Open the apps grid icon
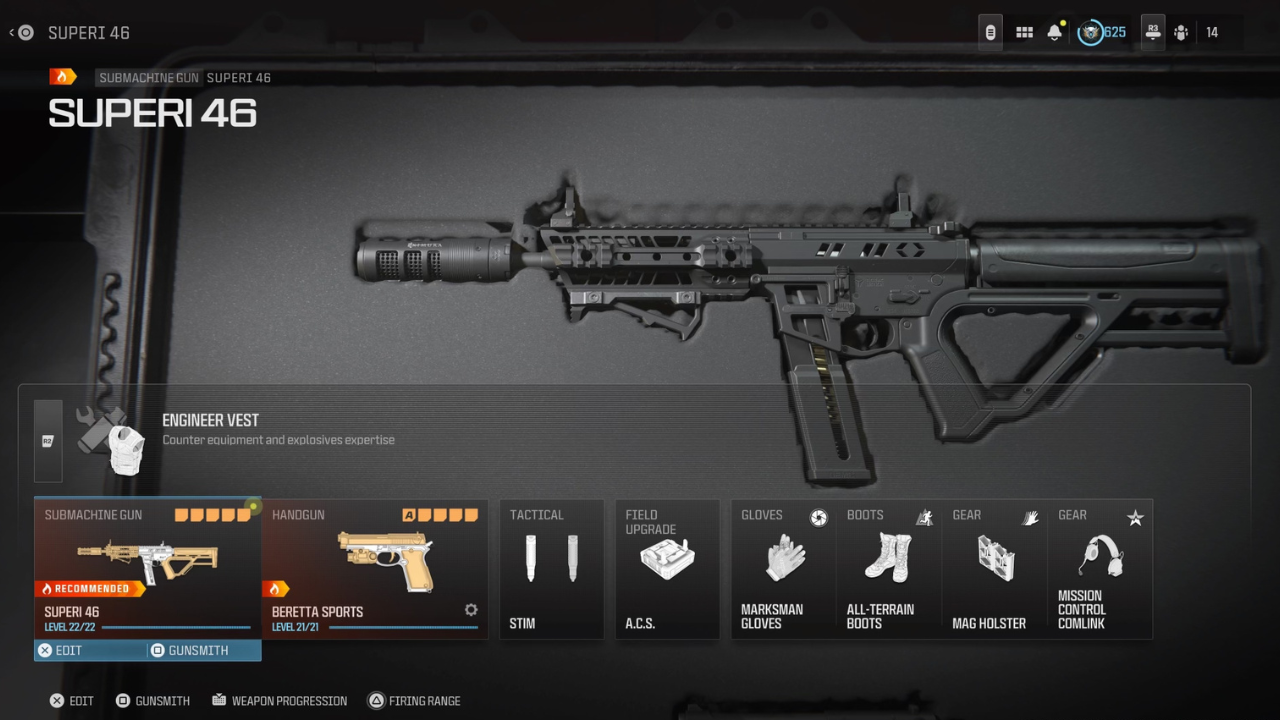The width and height of the screenshot is (1280, 720). (x=1023, y=31)
